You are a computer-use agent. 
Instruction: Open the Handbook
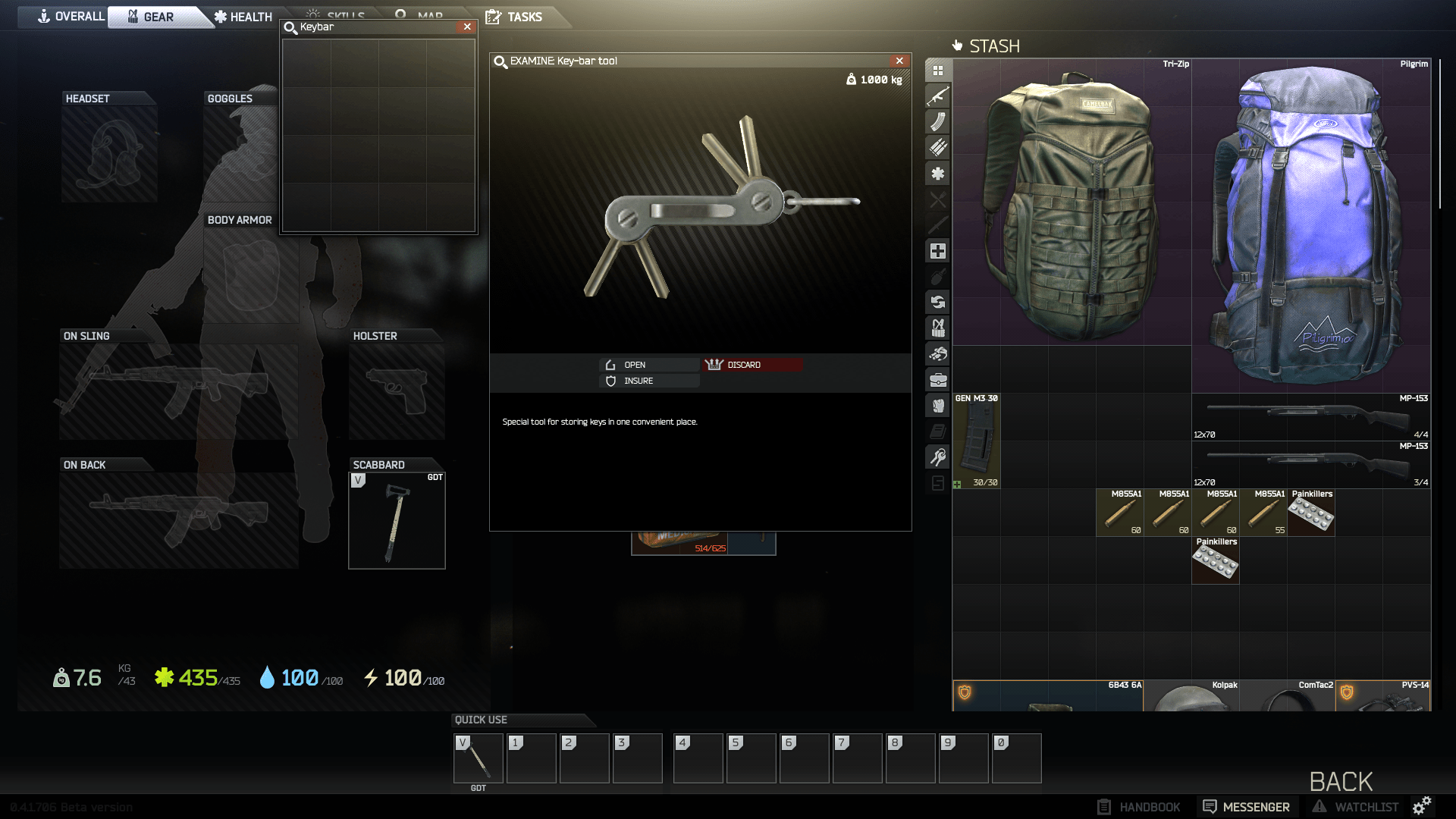pyautogui.click(x=1140, y=806)
